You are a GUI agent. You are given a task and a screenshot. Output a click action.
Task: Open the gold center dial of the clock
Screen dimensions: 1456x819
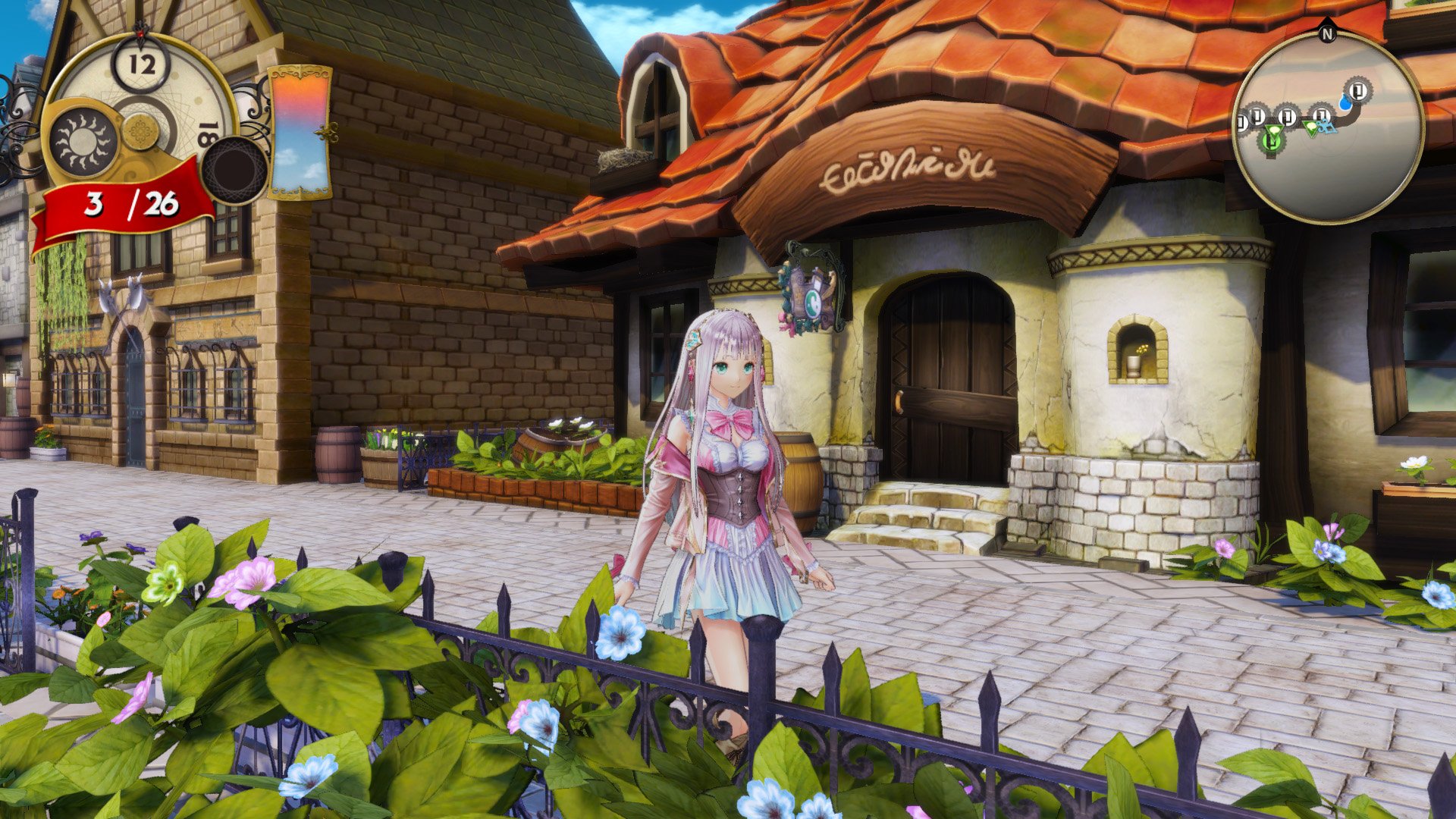point(140,130)
